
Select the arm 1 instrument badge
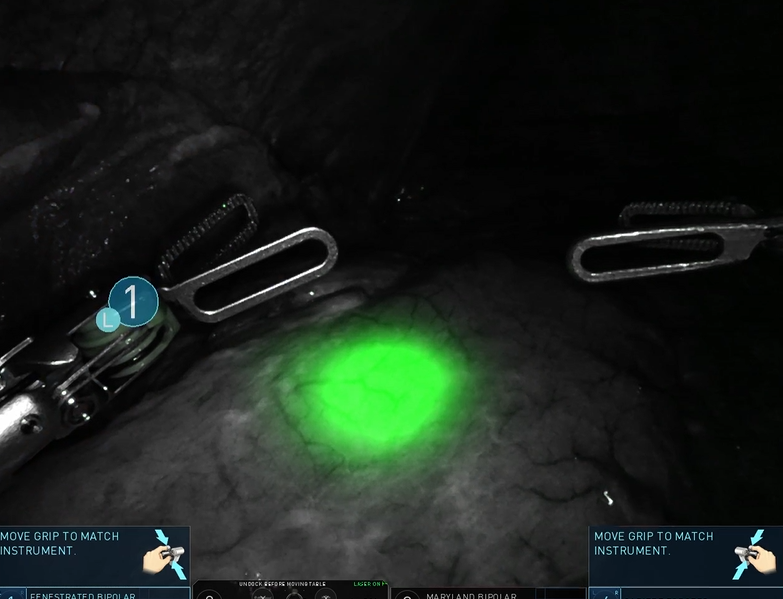point(133,300)
